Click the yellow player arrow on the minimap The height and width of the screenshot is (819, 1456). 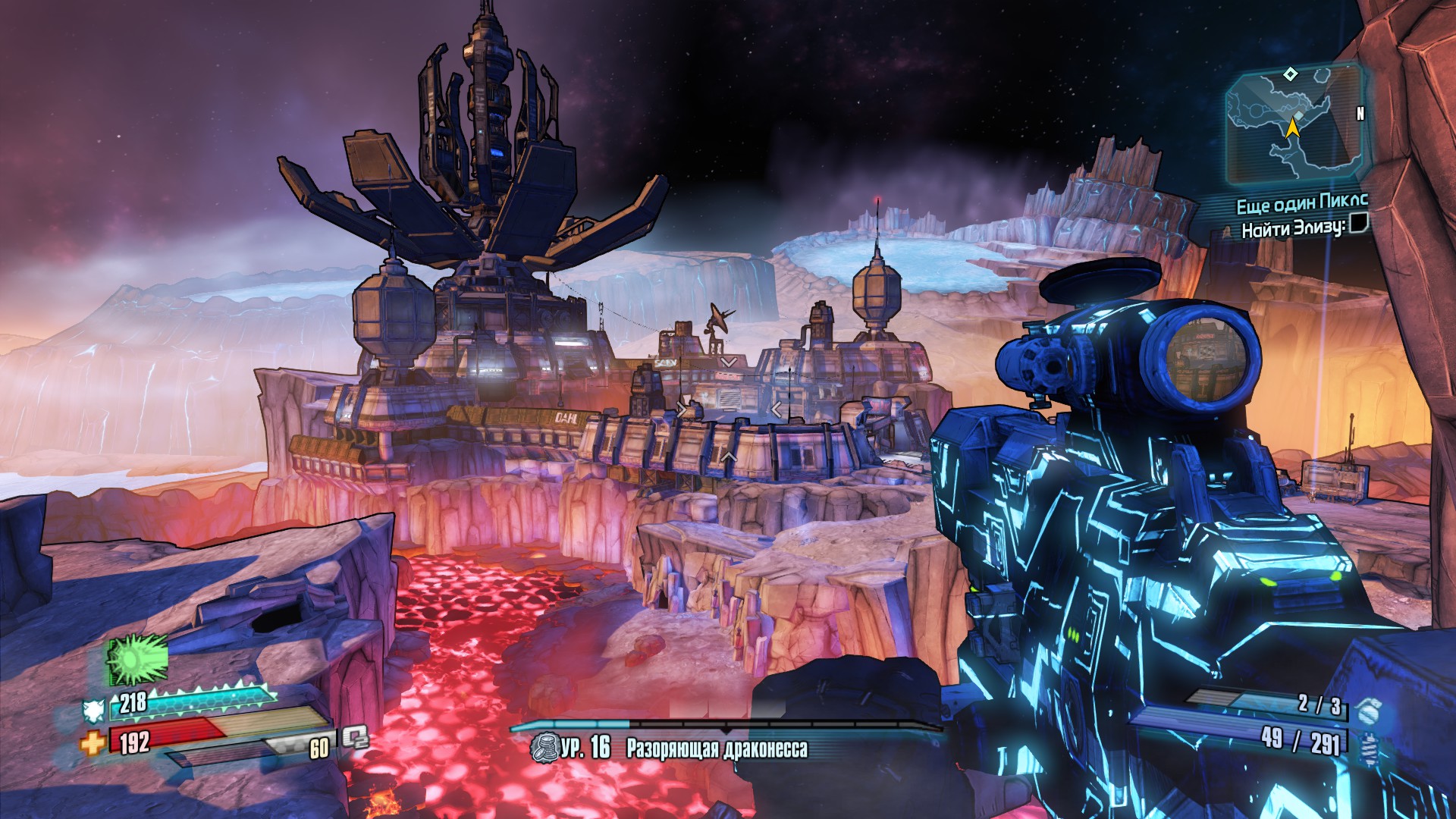1292,128
